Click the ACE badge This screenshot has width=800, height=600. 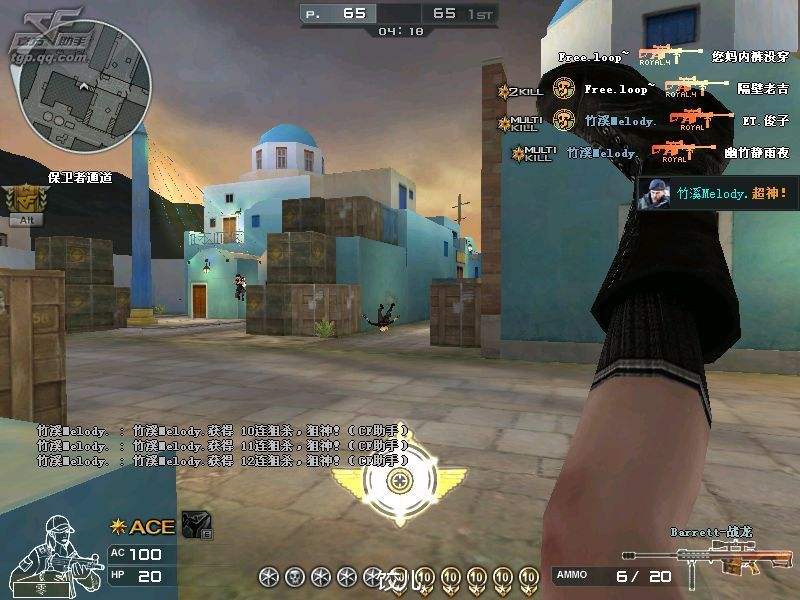(x=143, y=527)
